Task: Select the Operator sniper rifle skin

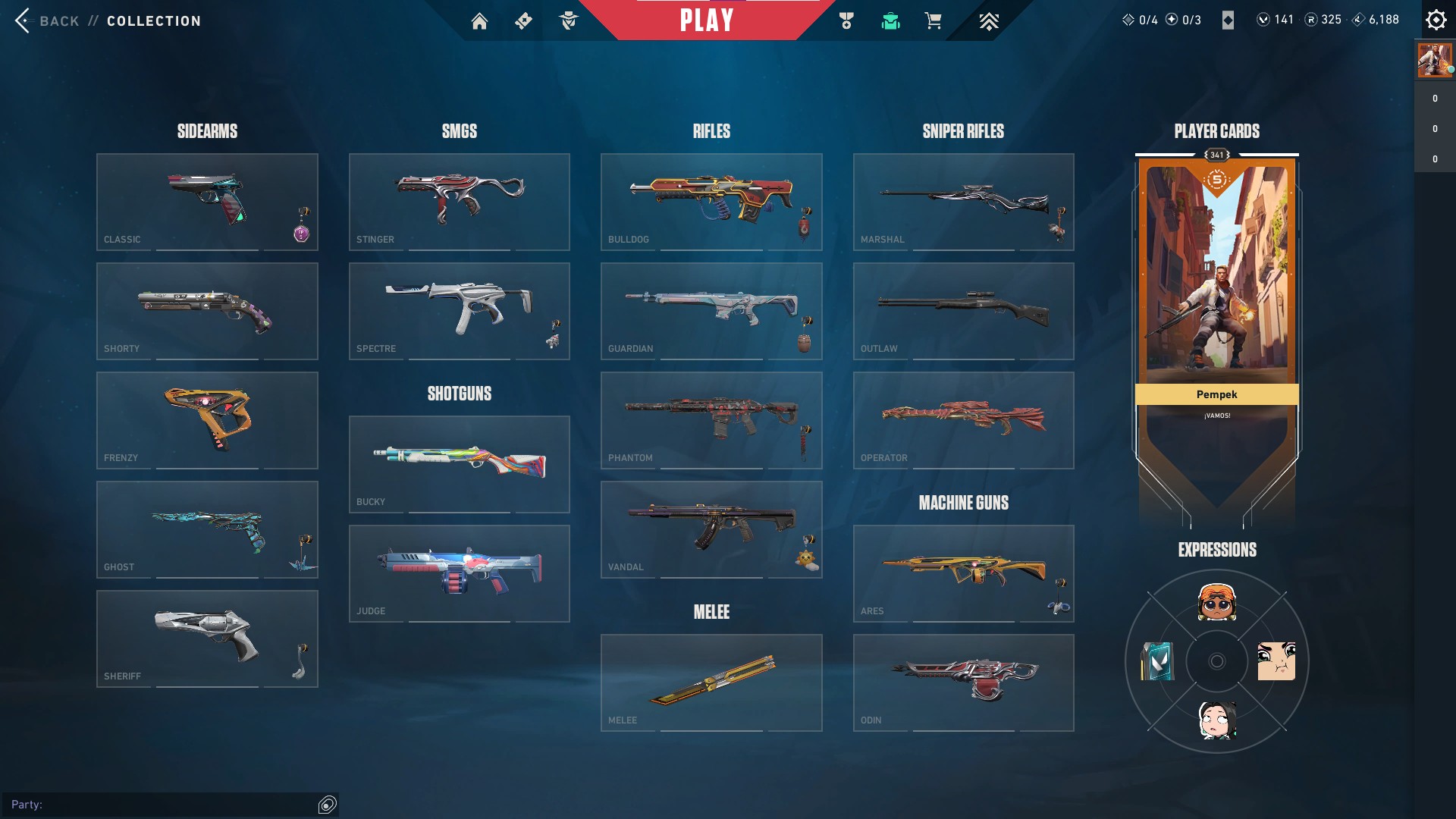Action: (x=963, y=420)
